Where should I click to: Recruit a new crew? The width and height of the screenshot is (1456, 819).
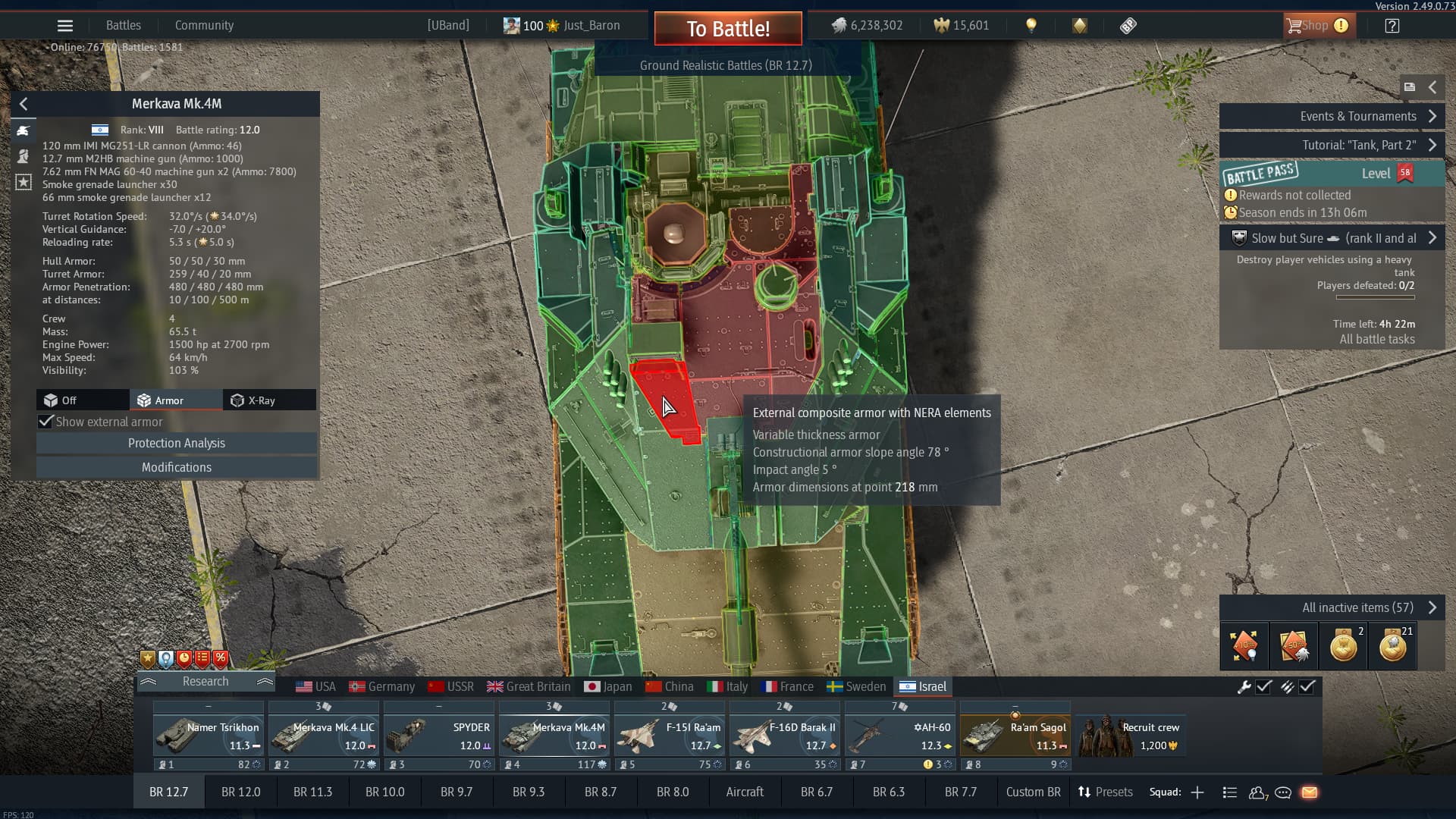click(x=1130, y=736)
